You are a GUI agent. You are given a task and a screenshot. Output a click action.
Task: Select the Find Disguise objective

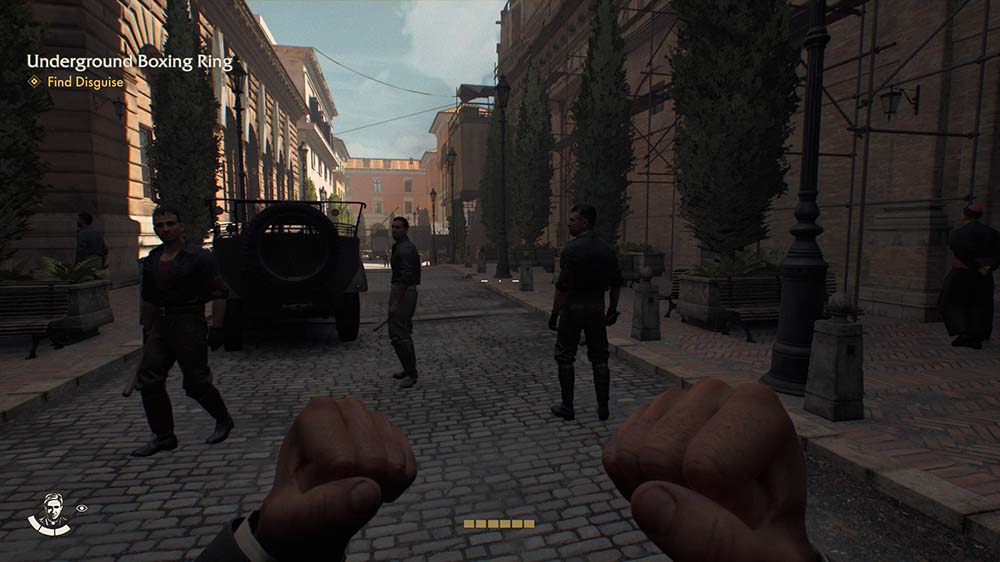[83, 82]
